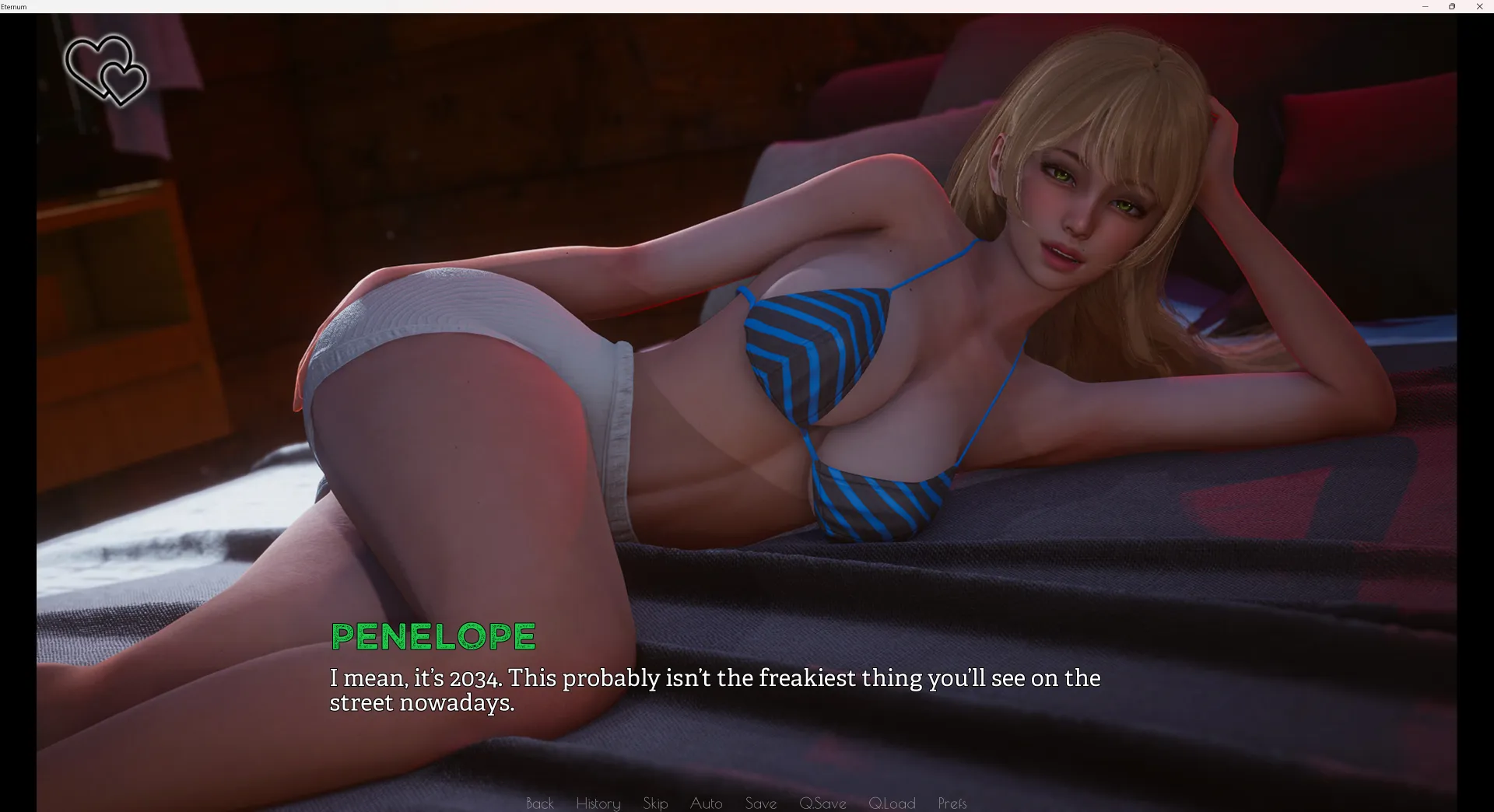
Task: Toggle Auto advance mode
Action: point(706,803)
